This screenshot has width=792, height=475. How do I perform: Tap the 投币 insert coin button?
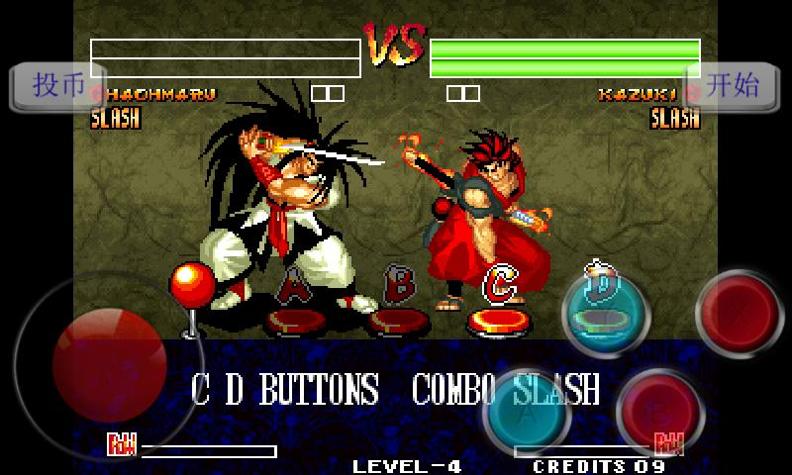[x=57, y=86]
